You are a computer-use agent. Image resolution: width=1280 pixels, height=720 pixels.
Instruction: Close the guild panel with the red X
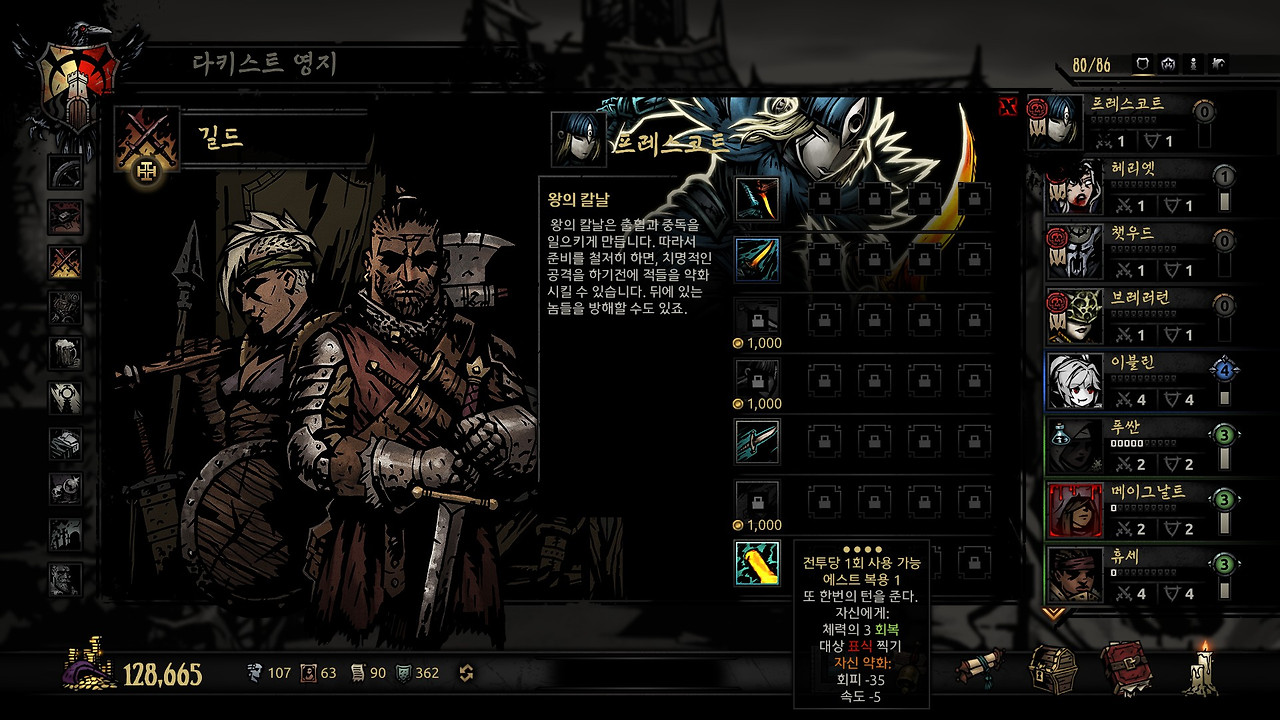[1008, 107]
